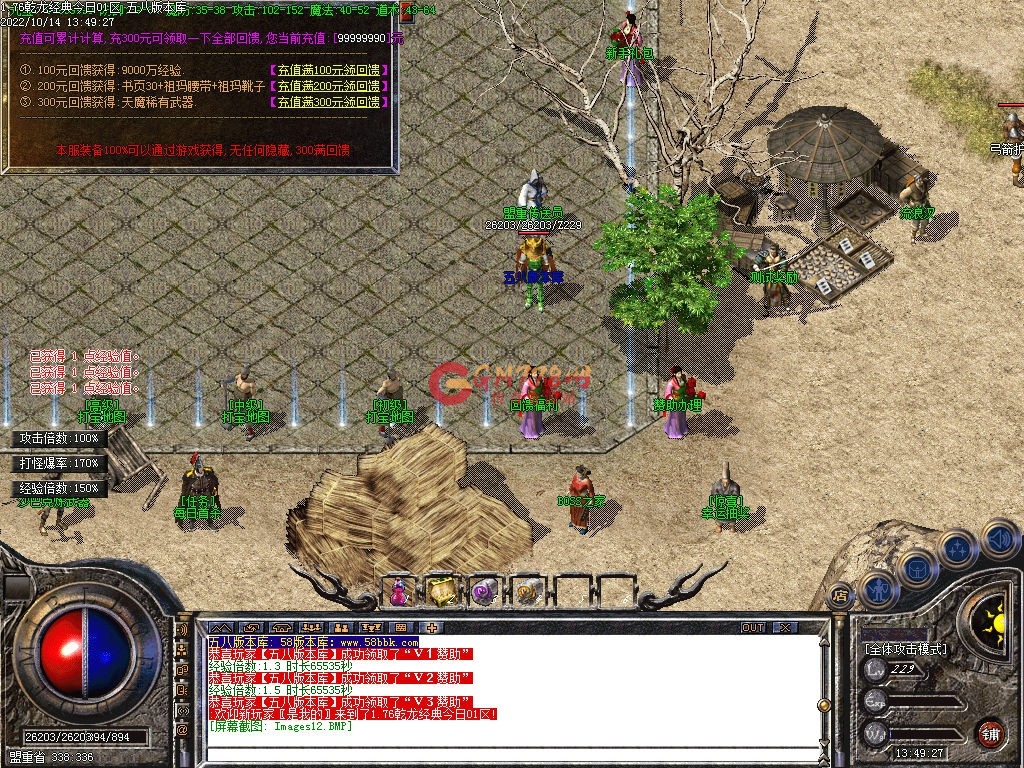Use the pink potion in the hotbar
Viewport: 1024px width, 768px height.
pyautogui.click(x=399, y=592)
